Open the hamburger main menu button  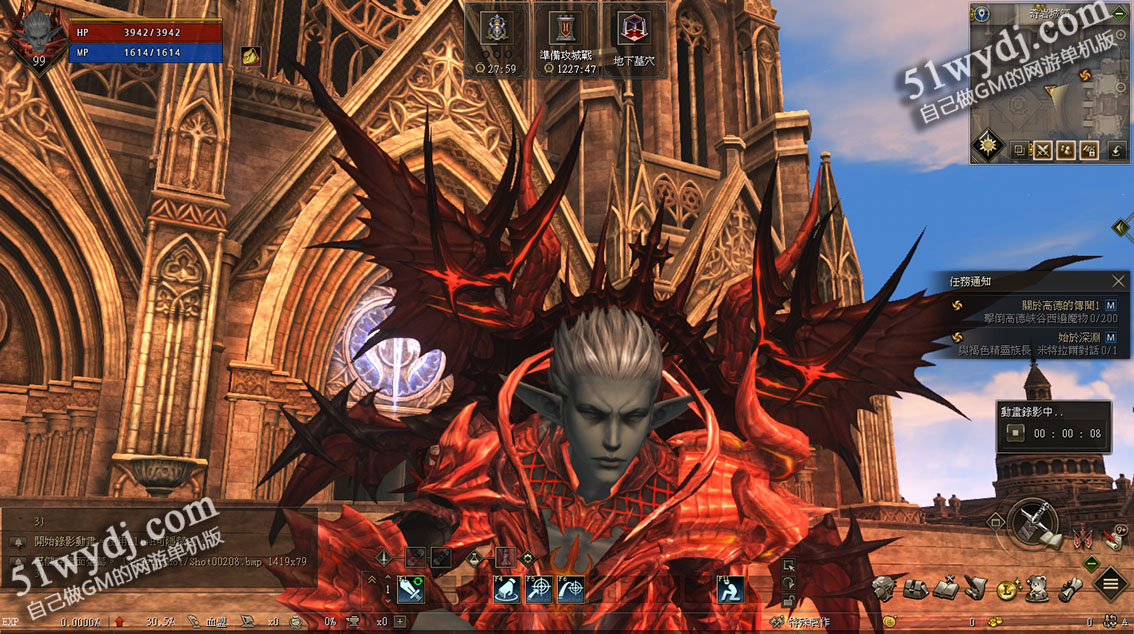coord(1110,584)
